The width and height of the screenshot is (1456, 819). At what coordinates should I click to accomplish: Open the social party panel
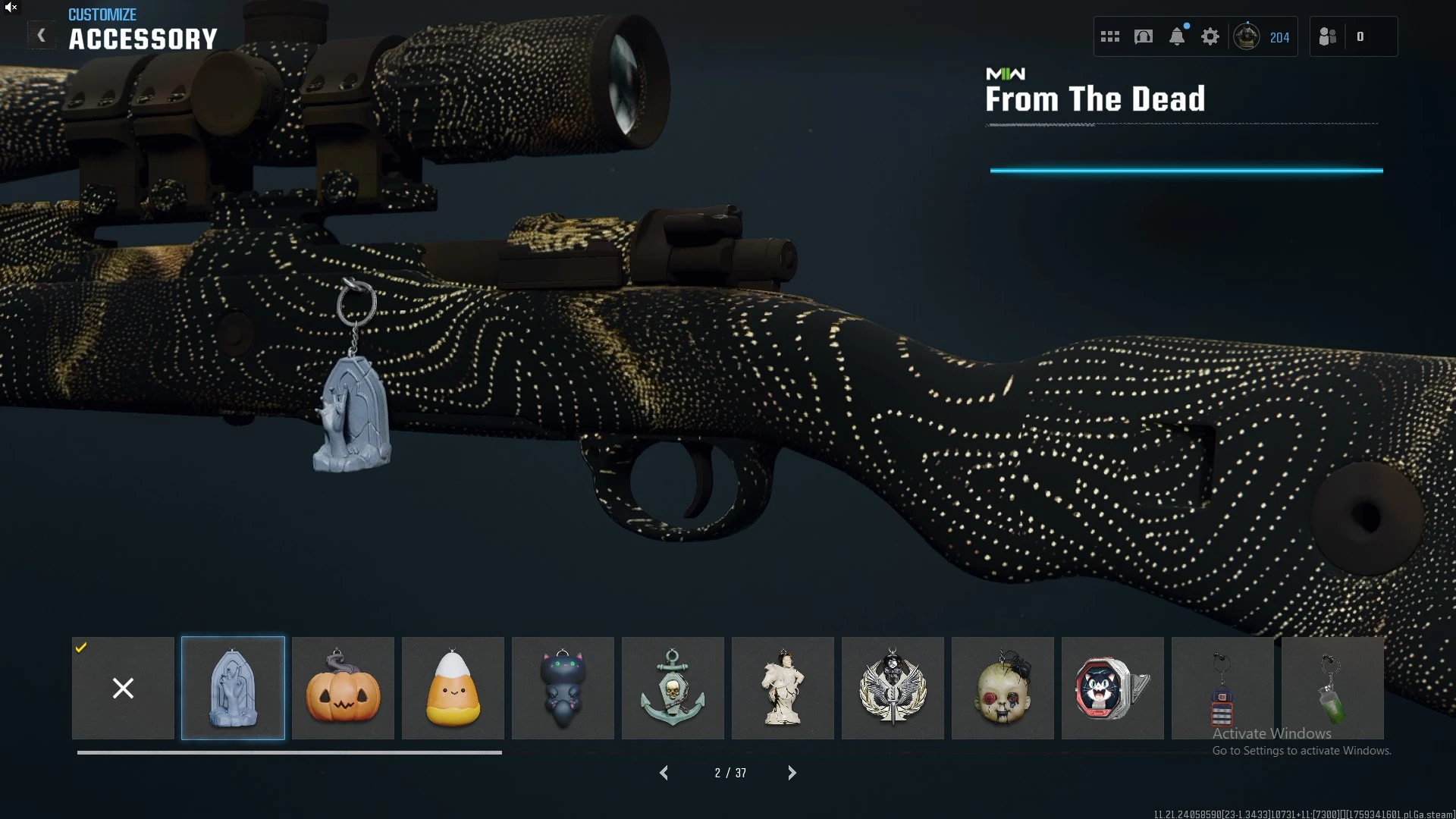coord(1328,36)
